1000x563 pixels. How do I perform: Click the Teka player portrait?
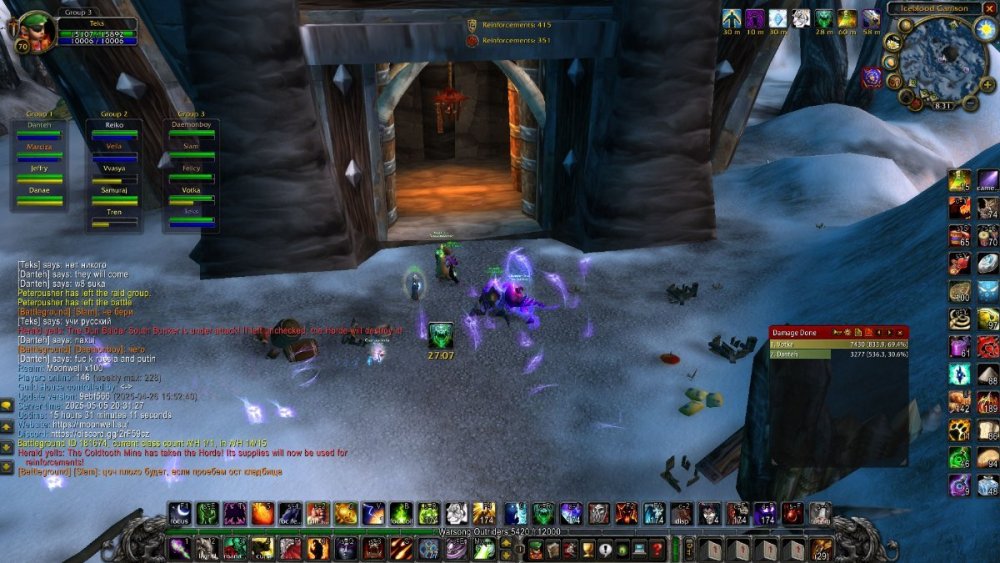click(x=37, y=29)
